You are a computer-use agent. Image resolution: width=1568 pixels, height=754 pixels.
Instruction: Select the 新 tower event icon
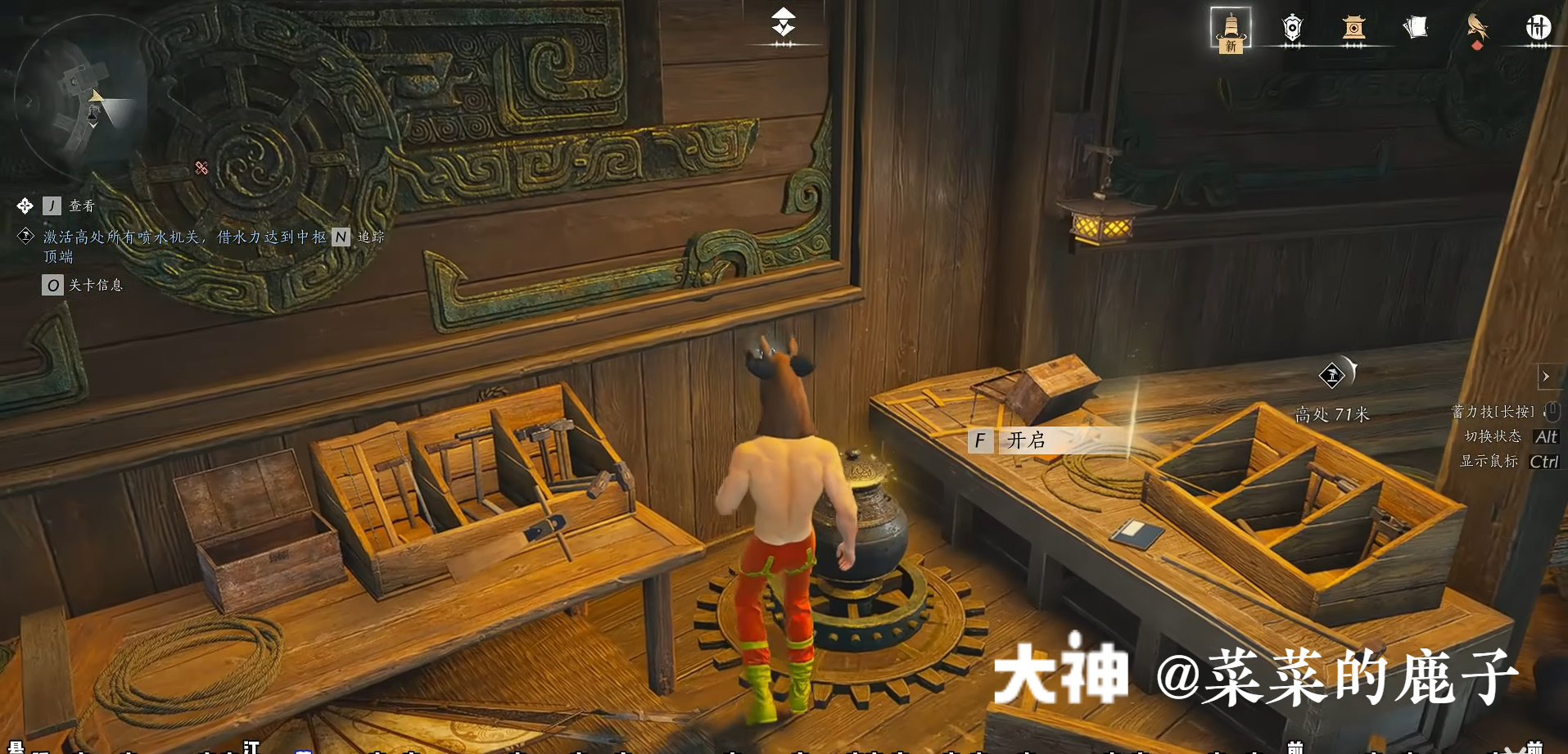point(1231,27)
